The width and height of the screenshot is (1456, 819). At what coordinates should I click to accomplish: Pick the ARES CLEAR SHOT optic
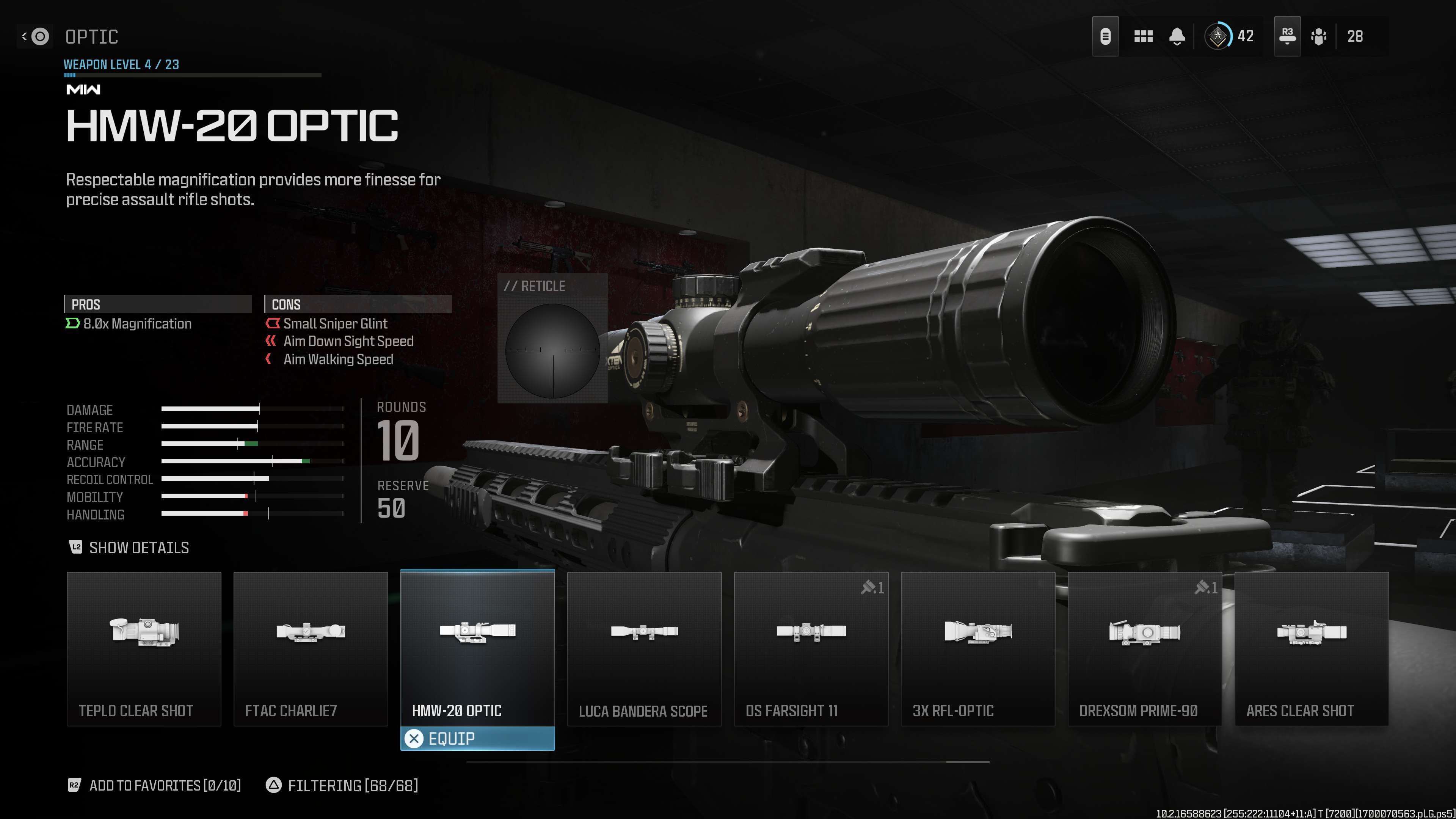[x=1311, y=648]
